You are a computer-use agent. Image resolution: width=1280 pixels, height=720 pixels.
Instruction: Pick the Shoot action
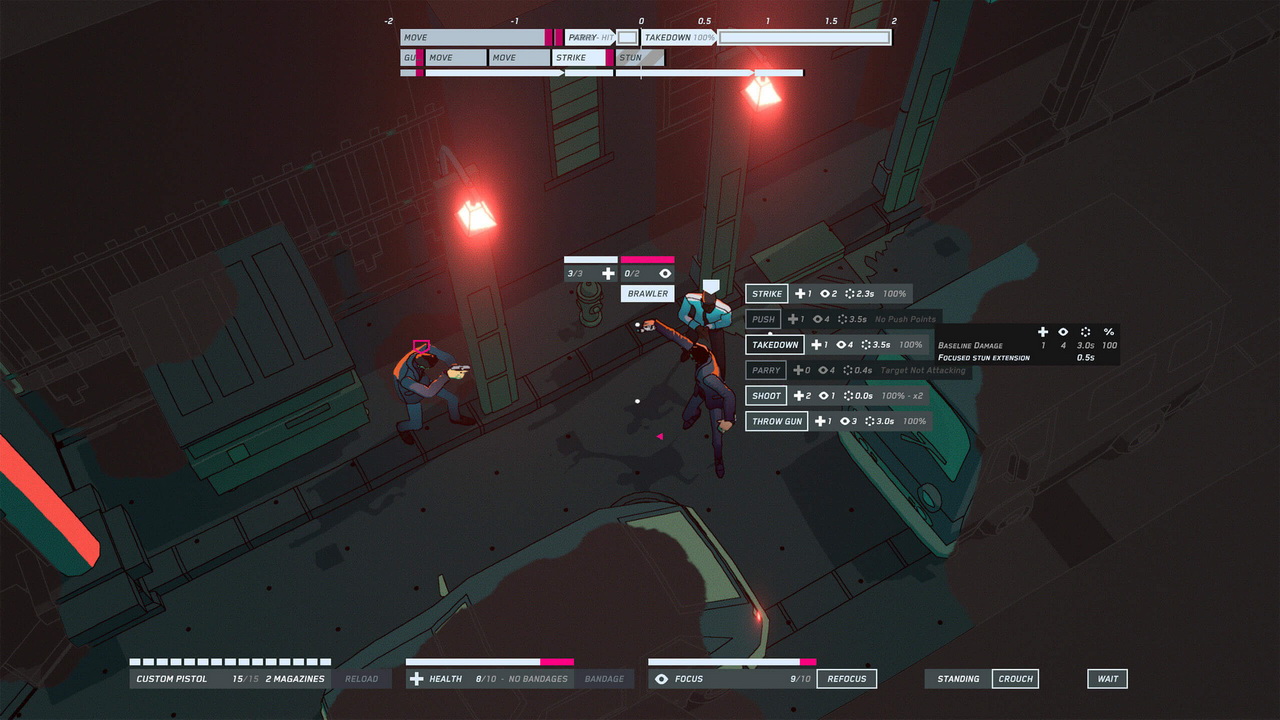point(766,396)
